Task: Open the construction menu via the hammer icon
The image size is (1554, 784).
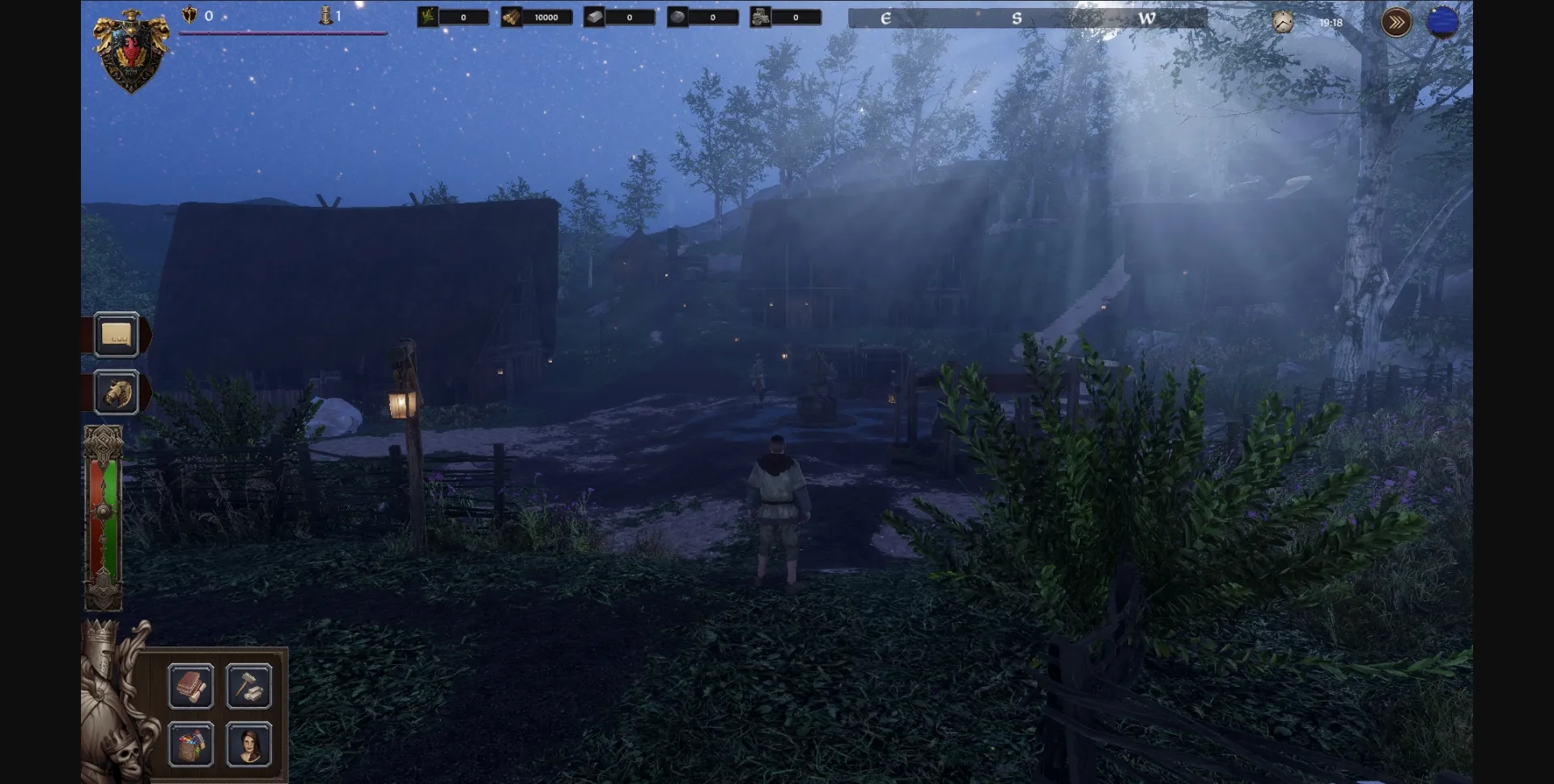Action: pos(249,686)
